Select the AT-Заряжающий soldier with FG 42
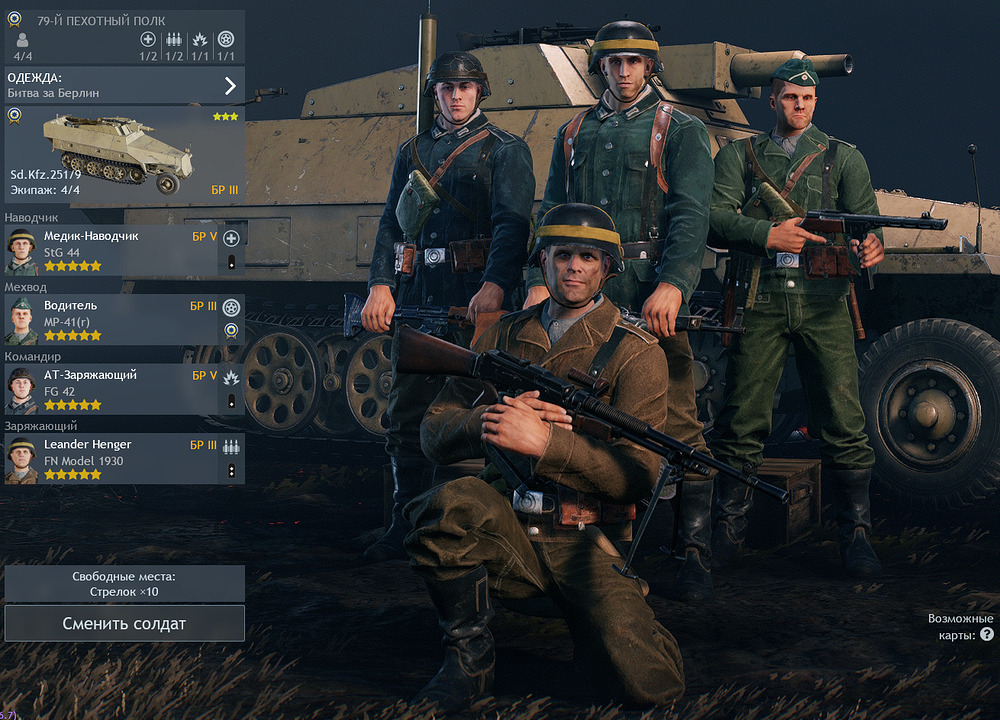Screen dimensions: 1000x720 (x=110, y=390)
